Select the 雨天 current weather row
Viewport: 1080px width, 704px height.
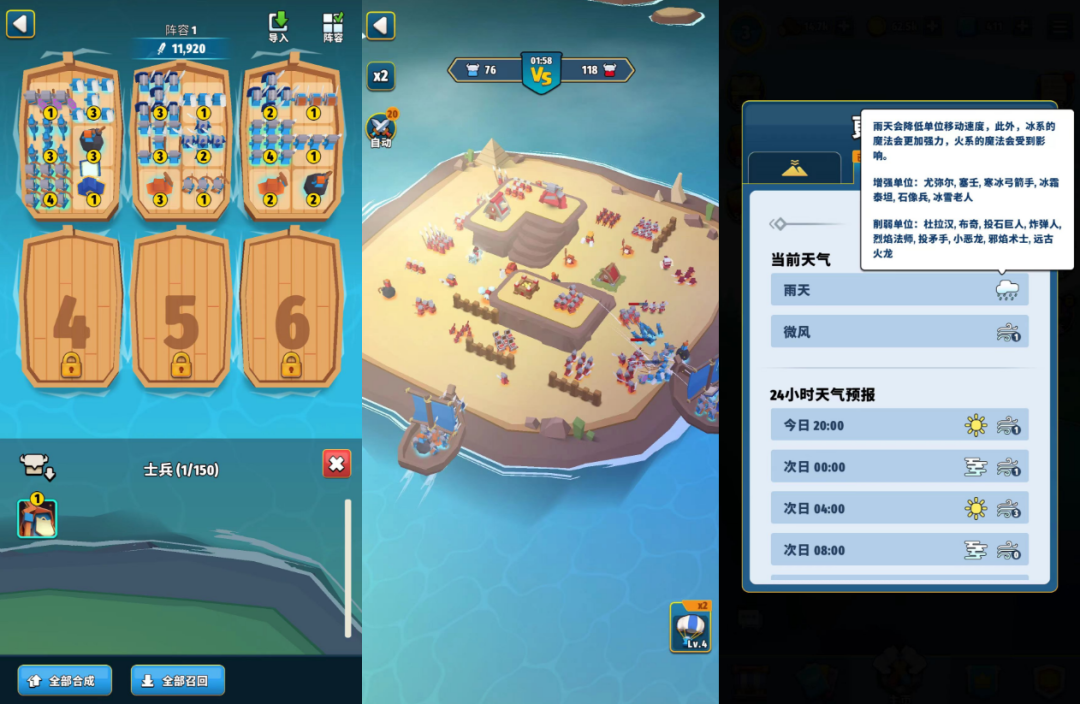coord(899,290)
